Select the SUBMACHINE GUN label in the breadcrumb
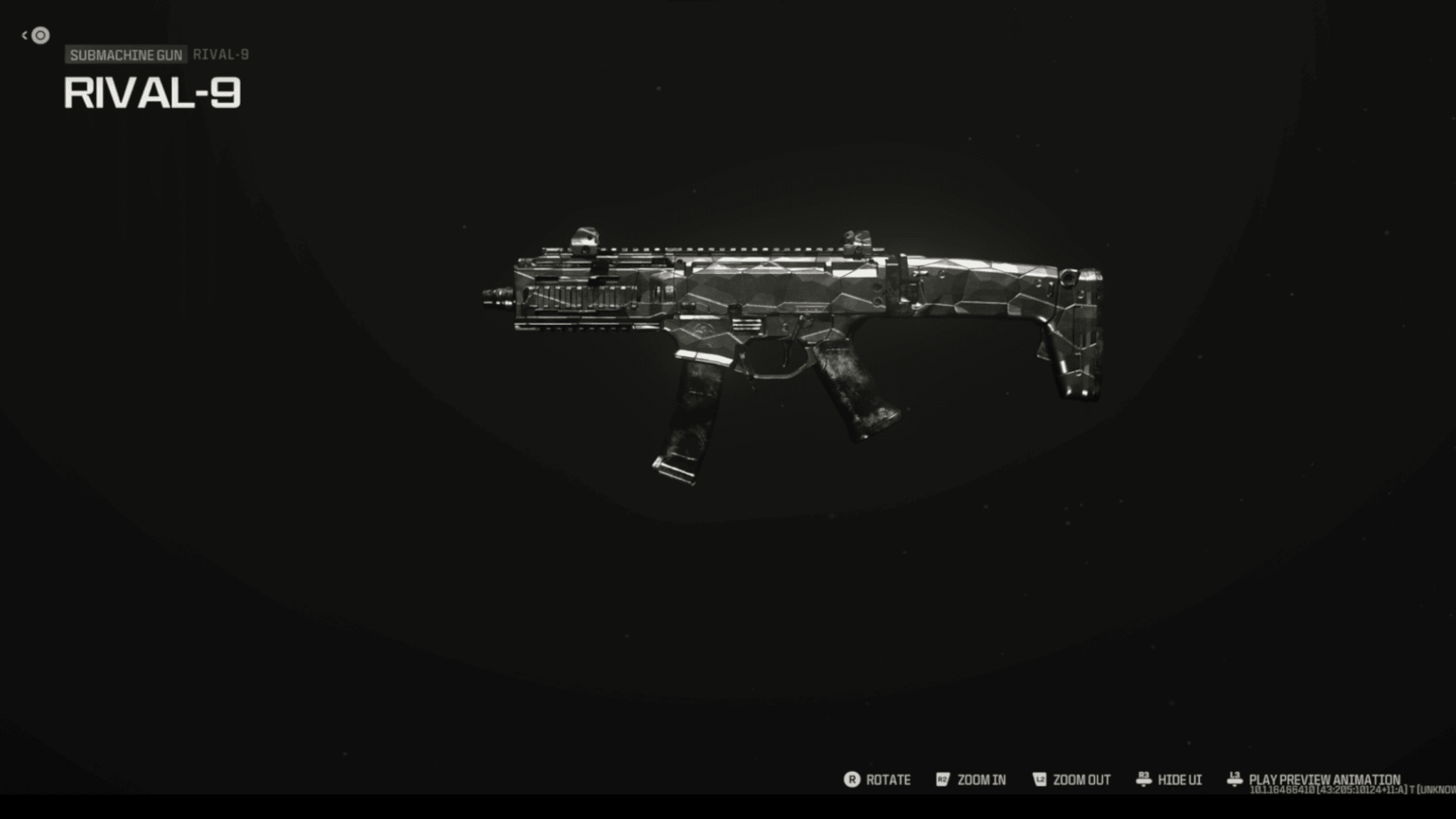This screenshot has height=819, width=1456. (x=124, y=54)
